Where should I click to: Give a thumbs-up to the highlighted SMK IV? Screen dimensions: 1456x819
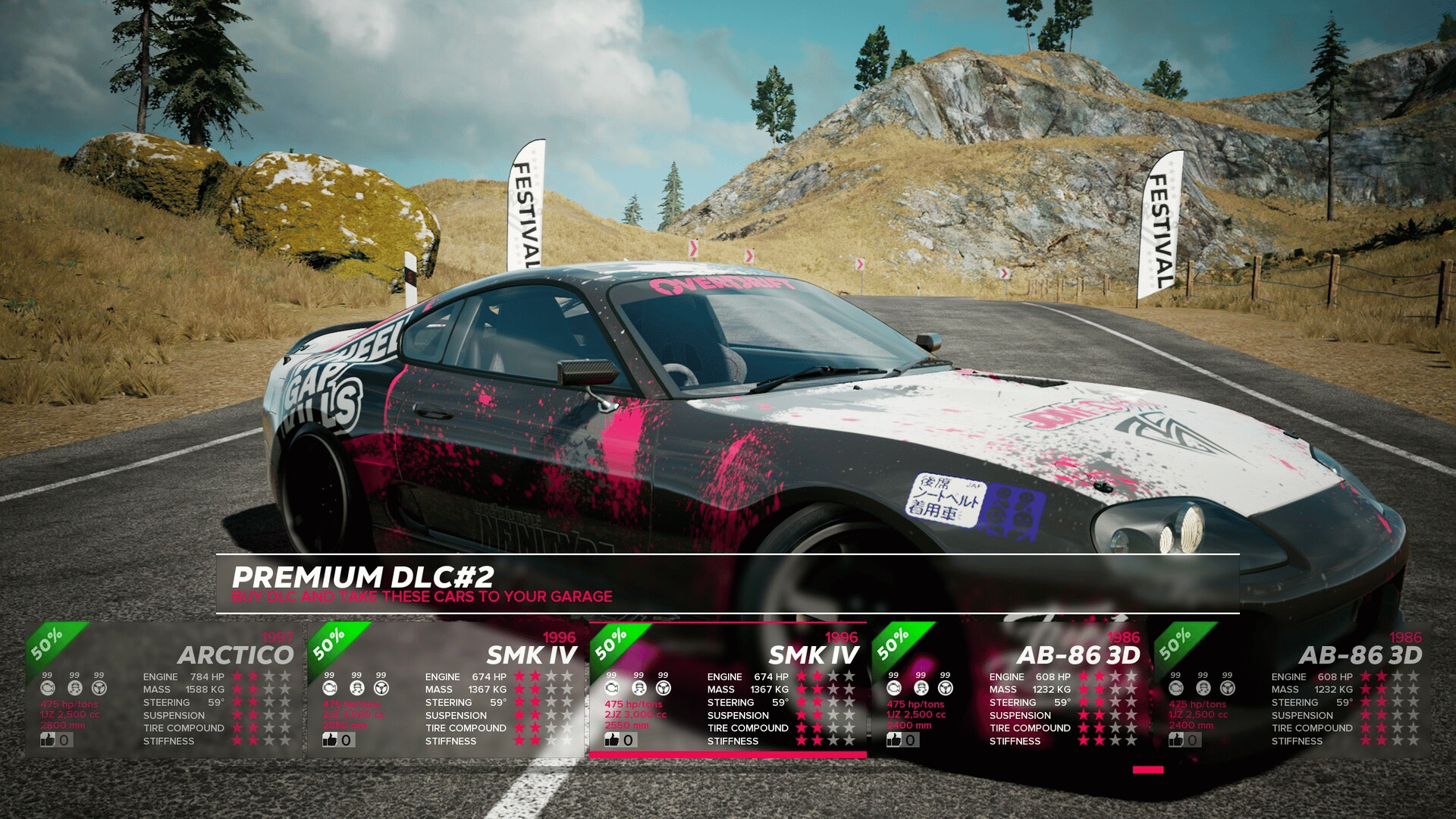[x=613, y=739]
